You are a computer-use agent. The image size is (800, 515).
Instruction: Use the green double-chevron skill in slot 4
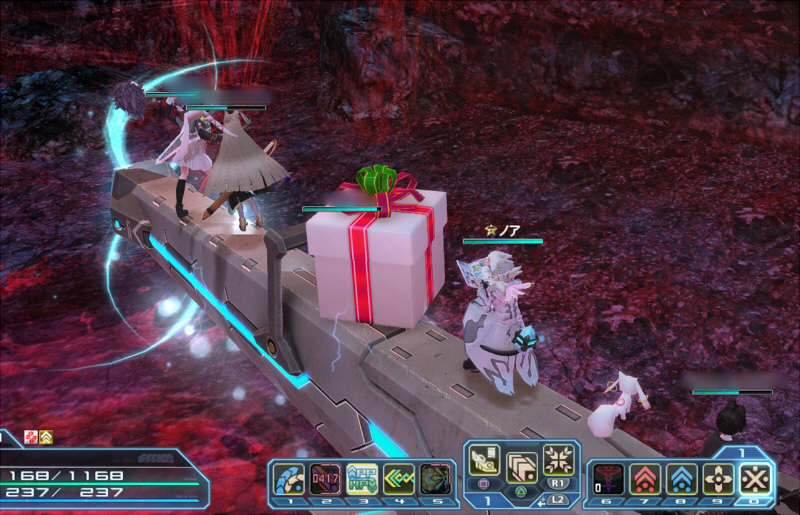coord(397,478)
